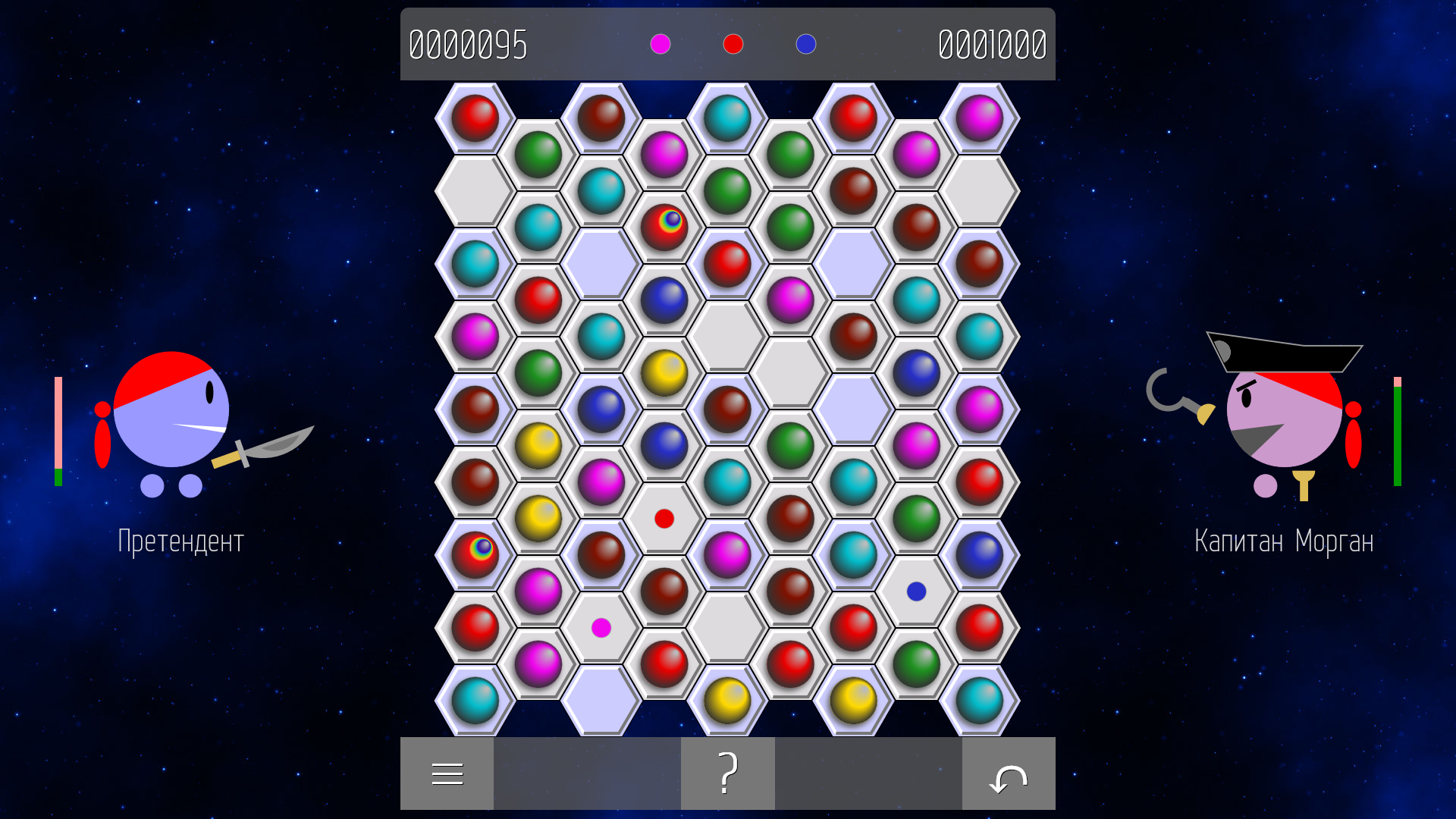Click the magenta next-ball preview dot
The image size is (1456, 819).
point(660,45)
